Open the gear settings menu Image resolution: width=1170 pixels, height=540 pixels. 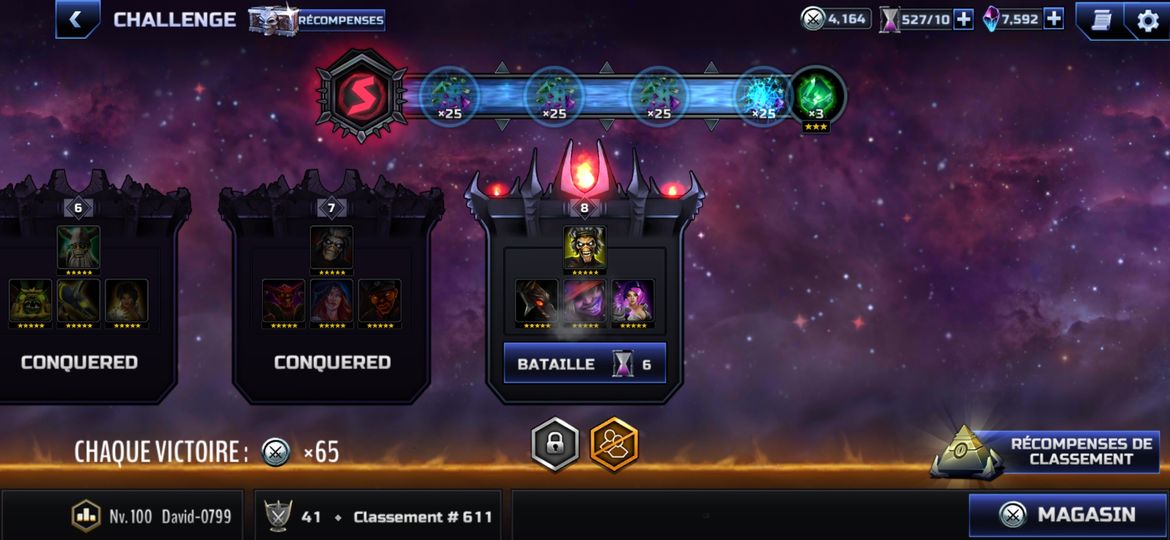click(x=1147, y=20)
